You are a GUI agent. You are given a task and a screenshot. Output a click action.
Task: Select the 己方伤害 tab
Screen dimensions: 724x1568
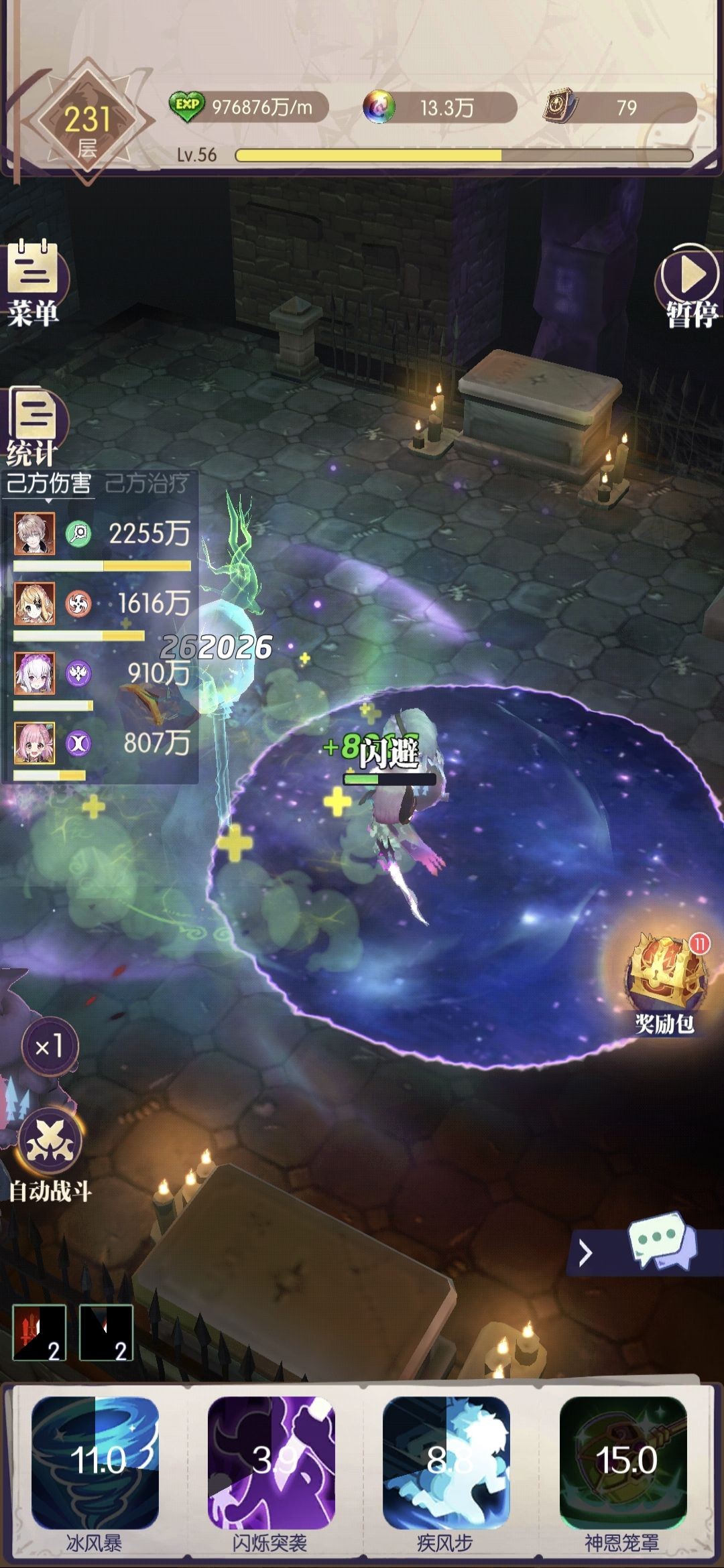click(x=48, y=483)
